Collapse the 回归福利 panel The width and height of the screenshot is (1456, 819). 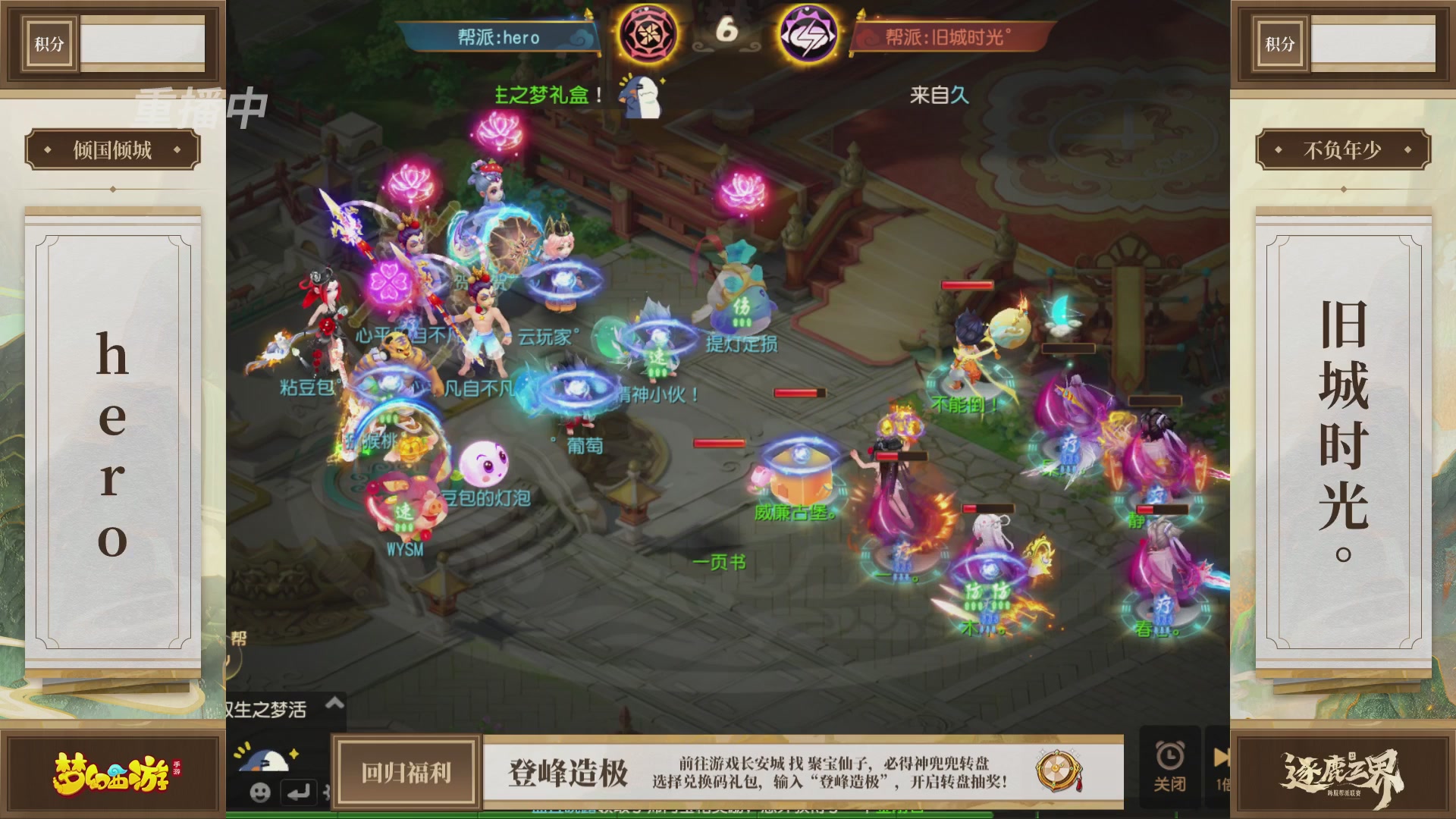point(406,772)
